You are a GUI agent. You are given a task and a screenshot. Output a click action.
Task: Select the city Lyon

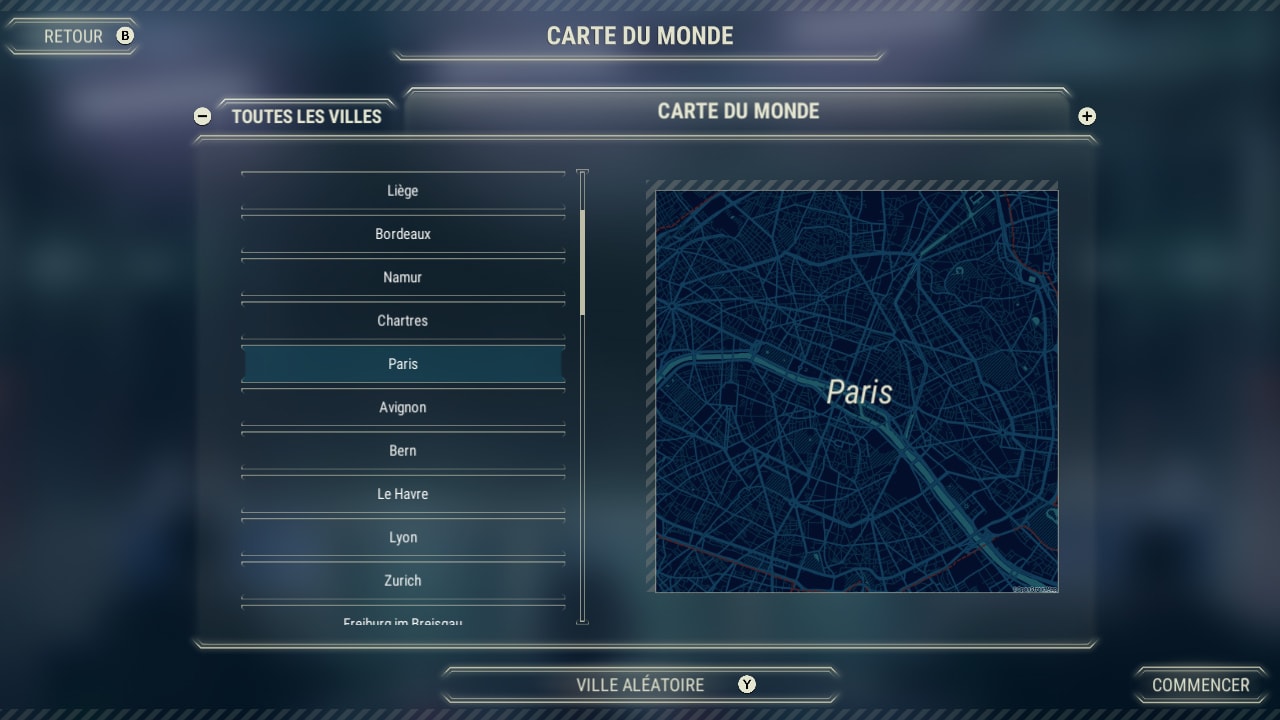pyautogui.click(x=402, y=537)
